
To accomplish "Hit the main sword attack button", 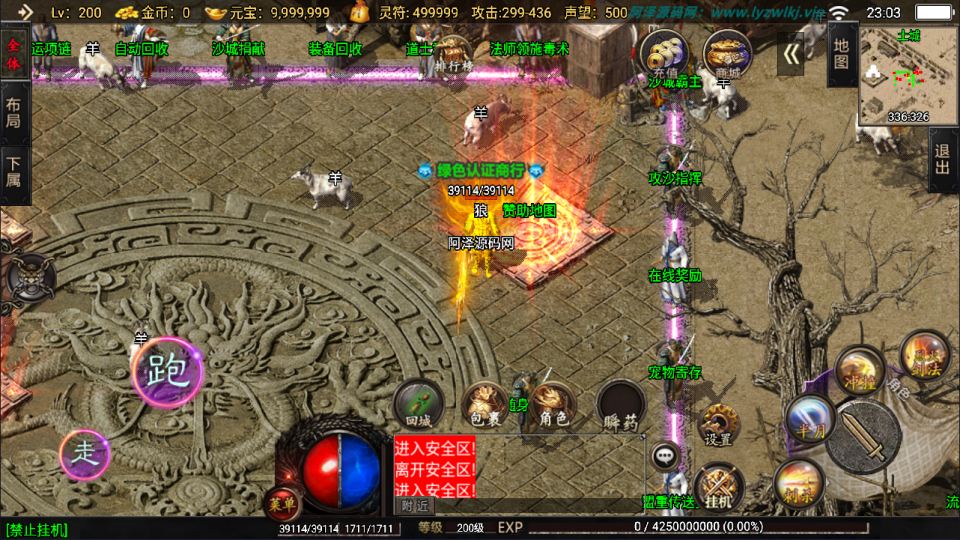I will [863, 436].
